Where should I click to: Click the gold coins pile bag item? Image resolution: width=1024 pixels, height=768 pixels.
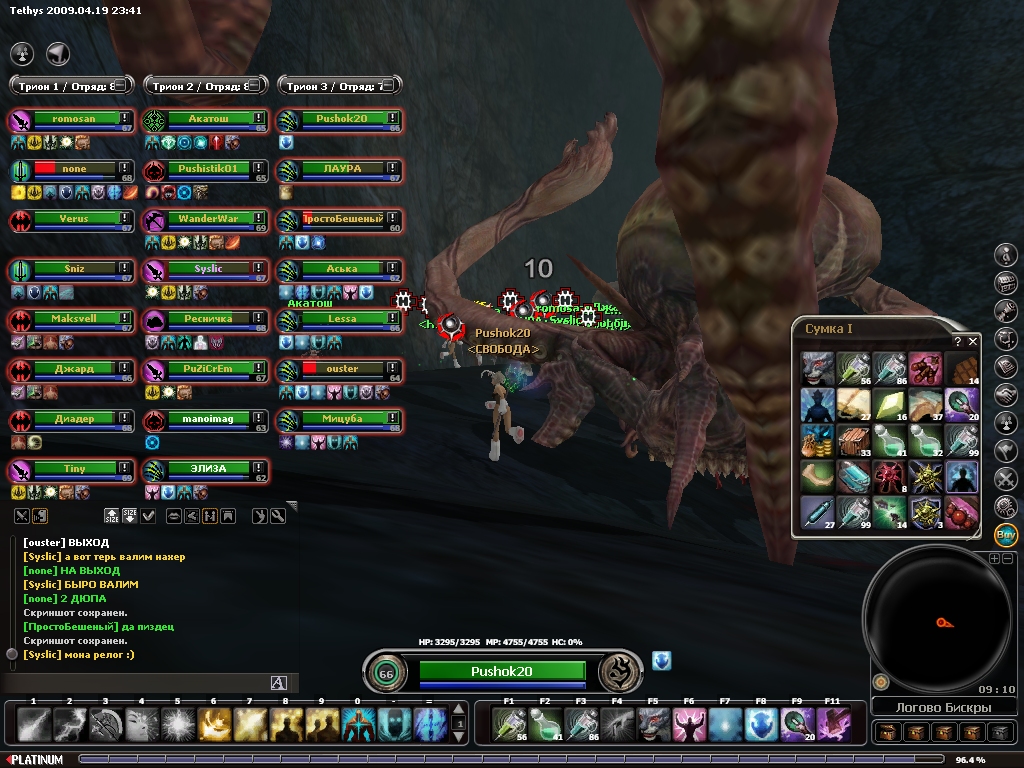pos(817,440)
